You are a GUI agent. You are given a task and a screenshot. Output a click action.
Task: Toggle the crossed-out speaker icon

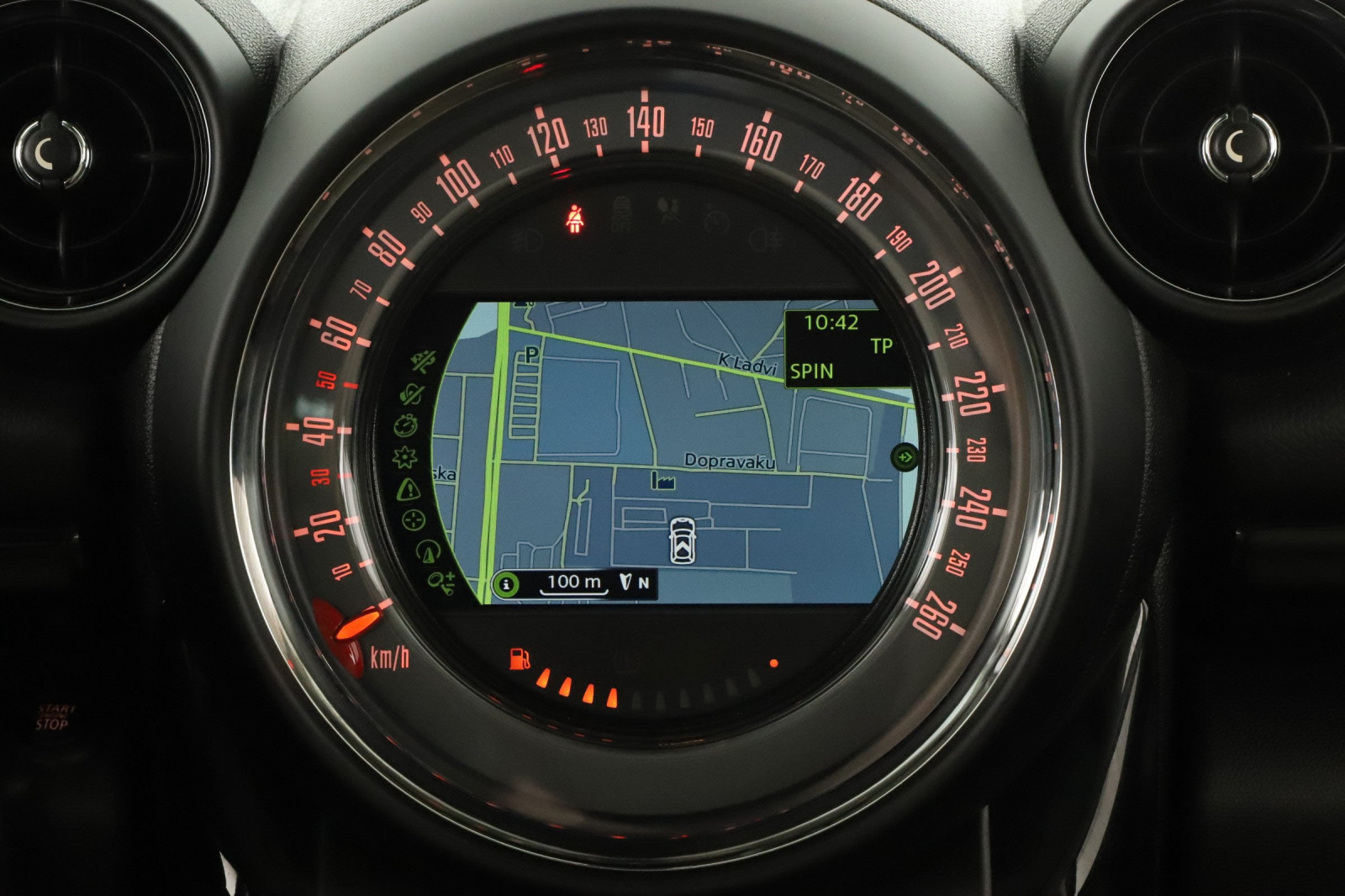413,393
